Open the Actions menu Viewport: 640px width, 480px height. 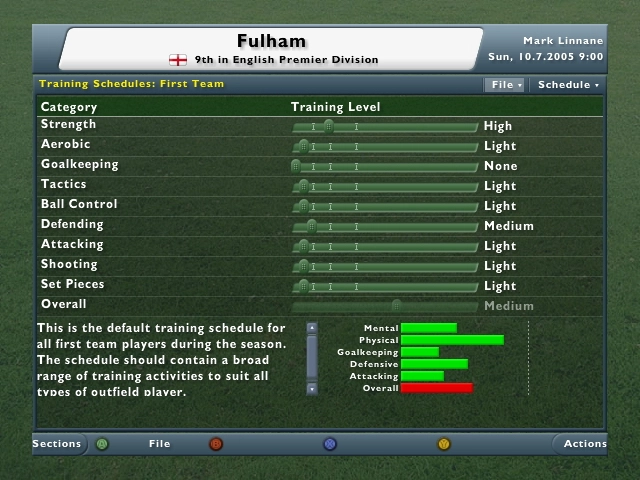pyautogui.click(x=584, y=444)
